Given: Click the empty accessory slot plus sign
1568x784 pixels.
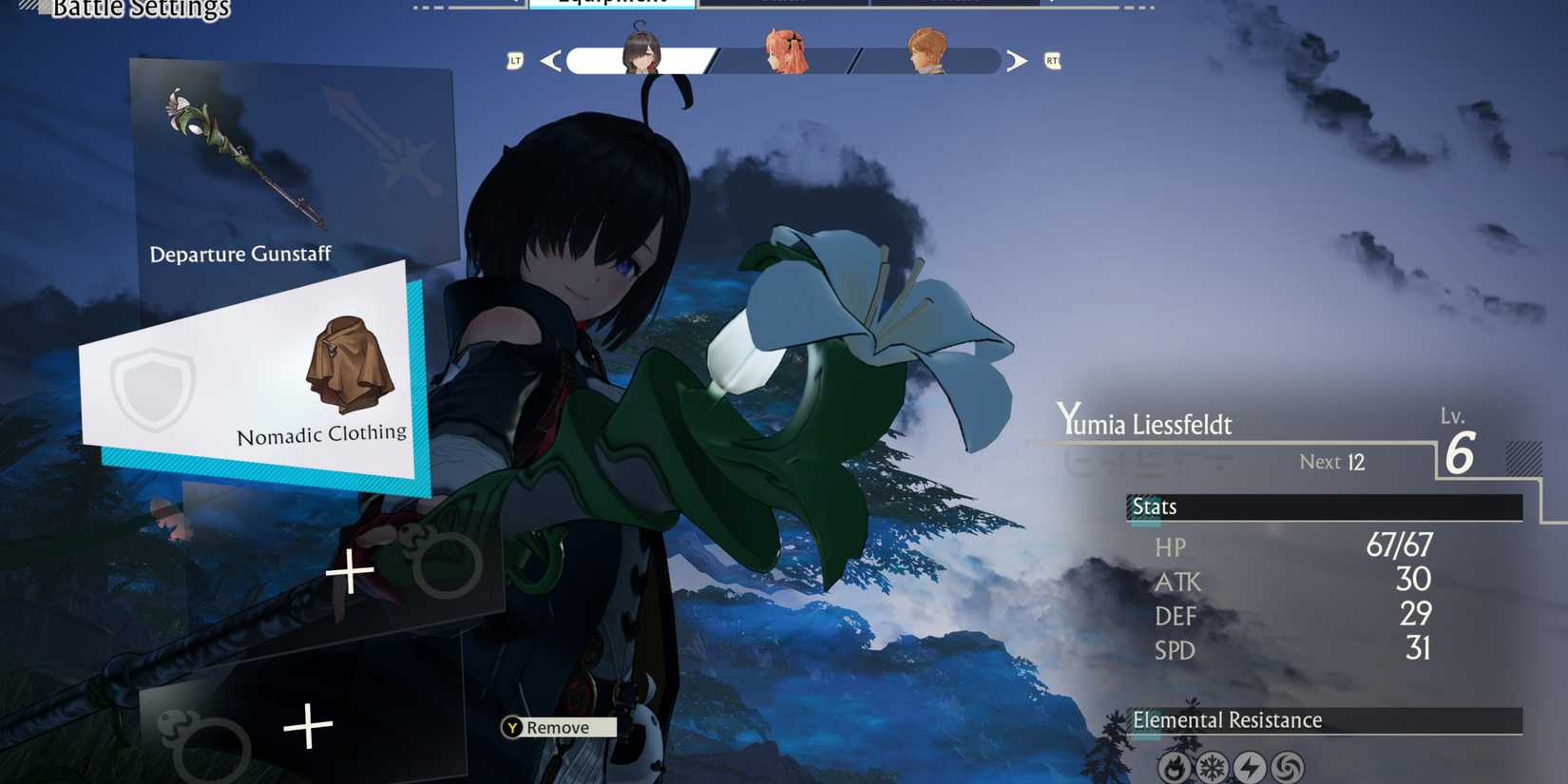Looking at the screenshot, I should click(350, 570).
